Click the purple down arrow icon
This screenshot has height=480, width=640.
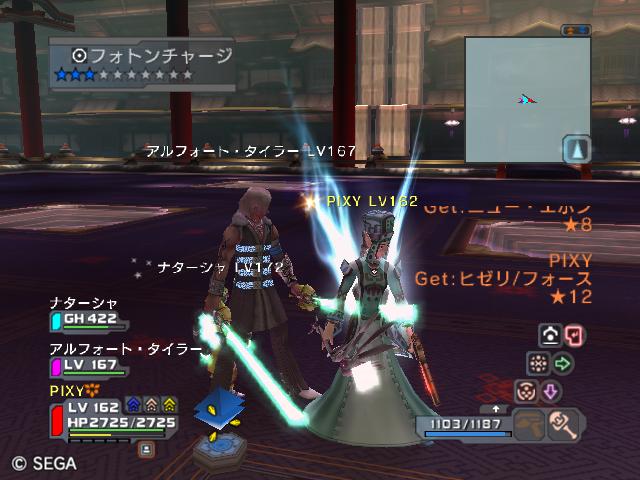(x=551, y=391)
